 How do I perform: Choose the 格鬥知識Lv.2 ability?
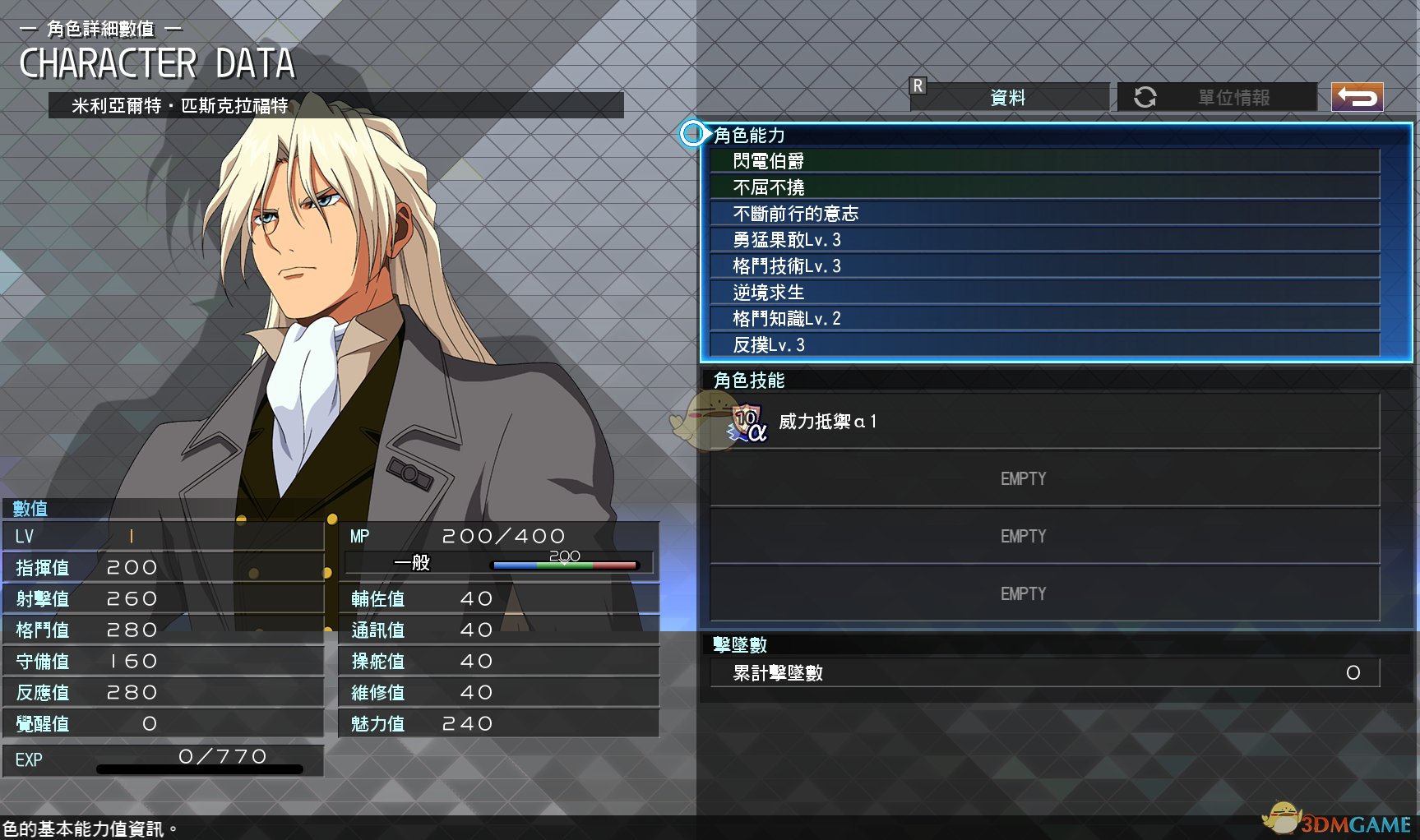pos(1044,319)
